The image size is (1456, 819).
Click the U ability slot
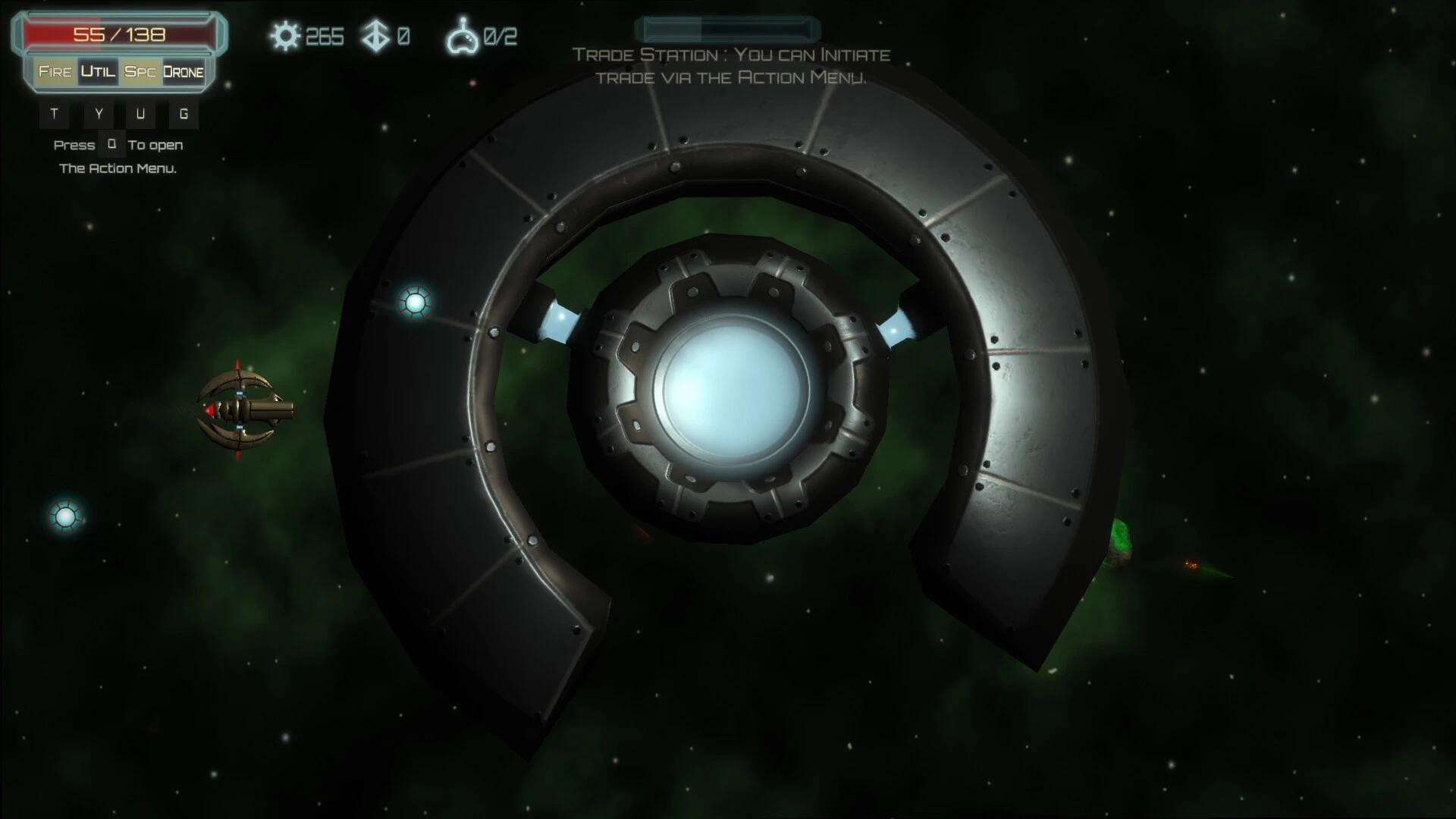(140, 114)
